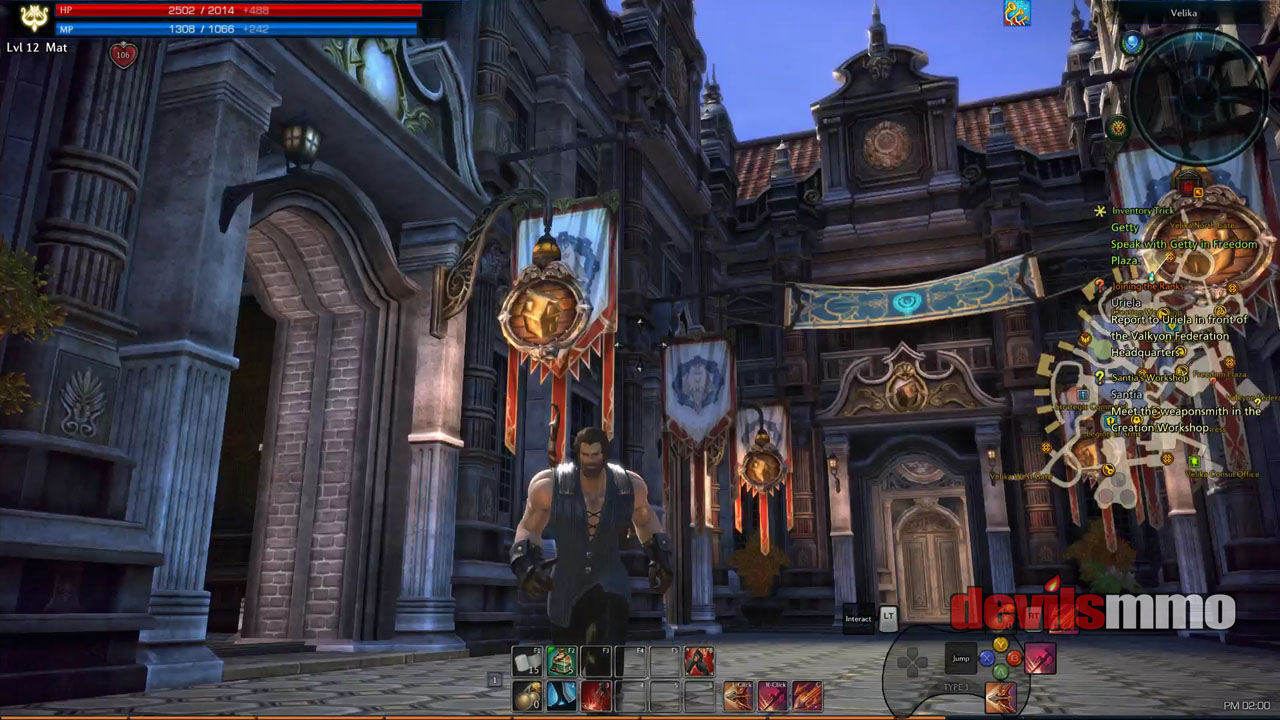Use the red slash skill in hotbar slot 3
Screen dimensions: 1280x720
pyautogui.click(x=596, y=695)
